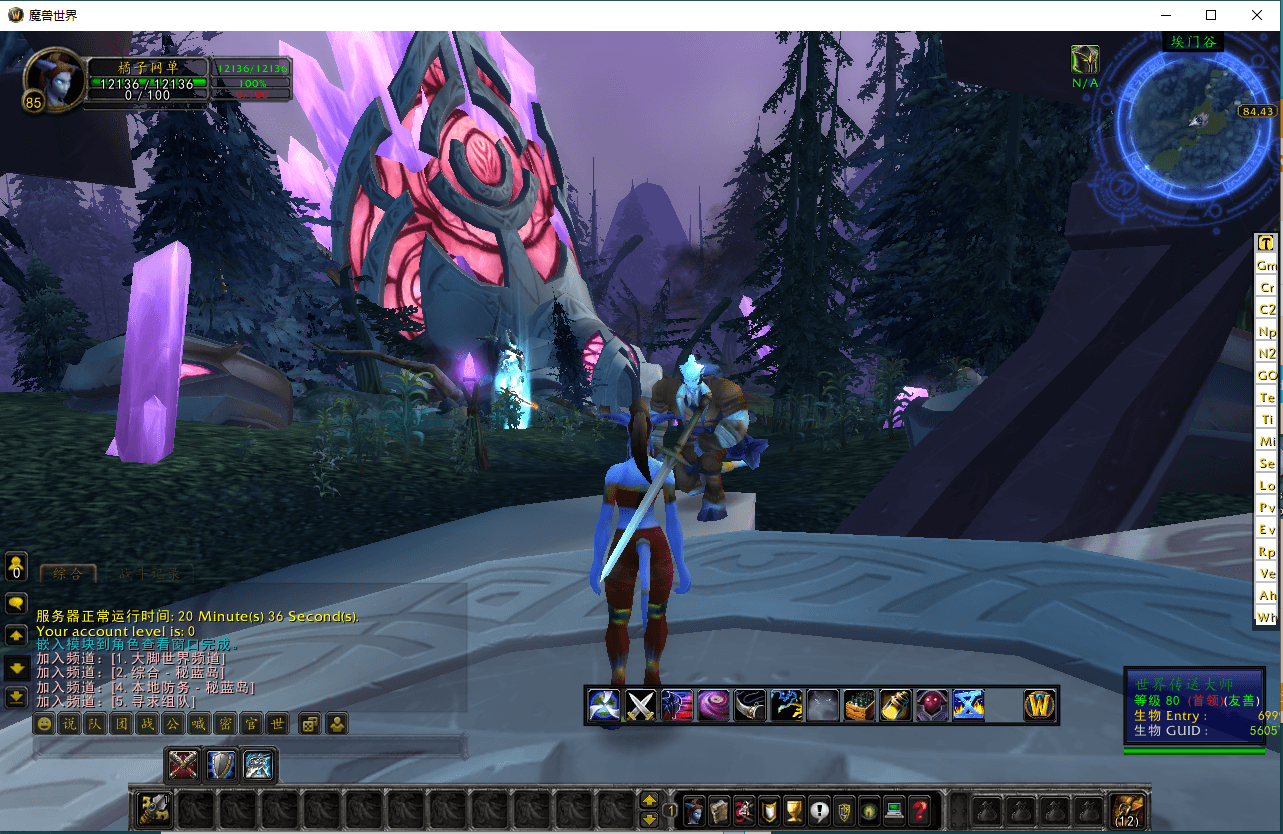The height and width of the screenshot is (834, 1283).
Task: Jump chat to bottom with arrow-bar button
Action: [16, 697]
